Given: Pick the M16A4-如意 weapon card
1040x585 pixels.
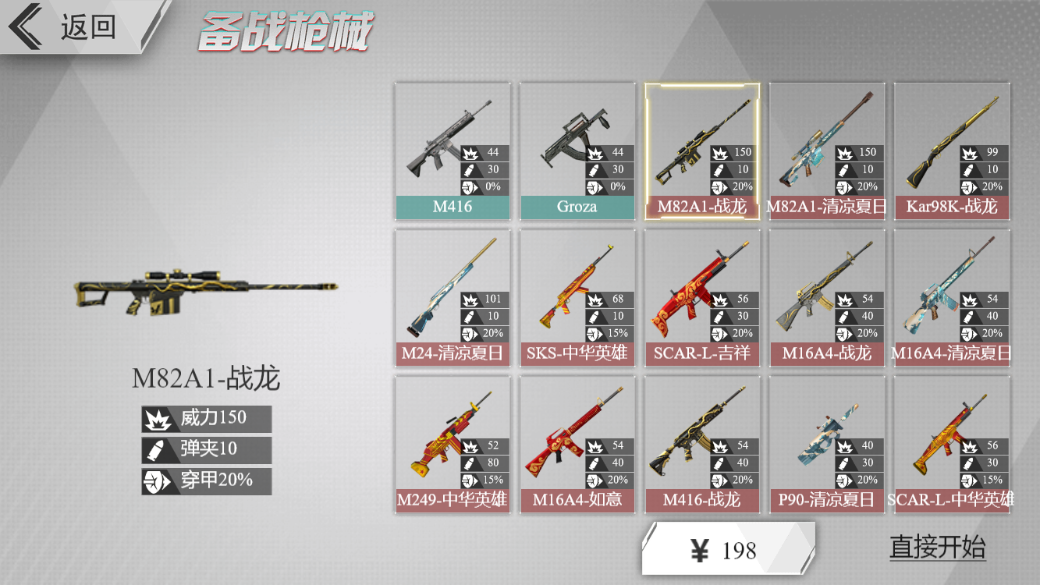Looking at the screenshot, I should [x=577, y=444].
